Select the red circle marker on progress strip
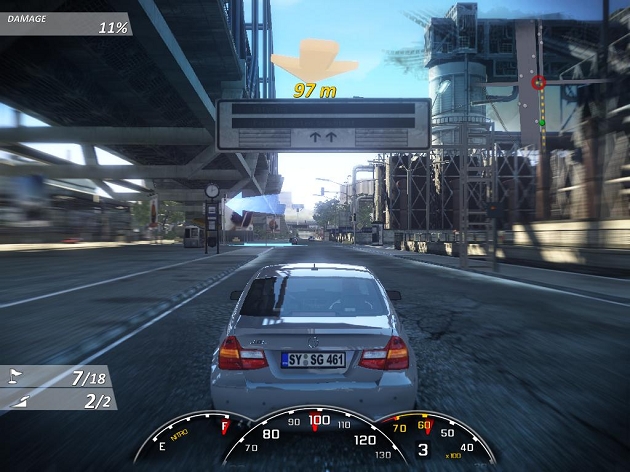 540,82
